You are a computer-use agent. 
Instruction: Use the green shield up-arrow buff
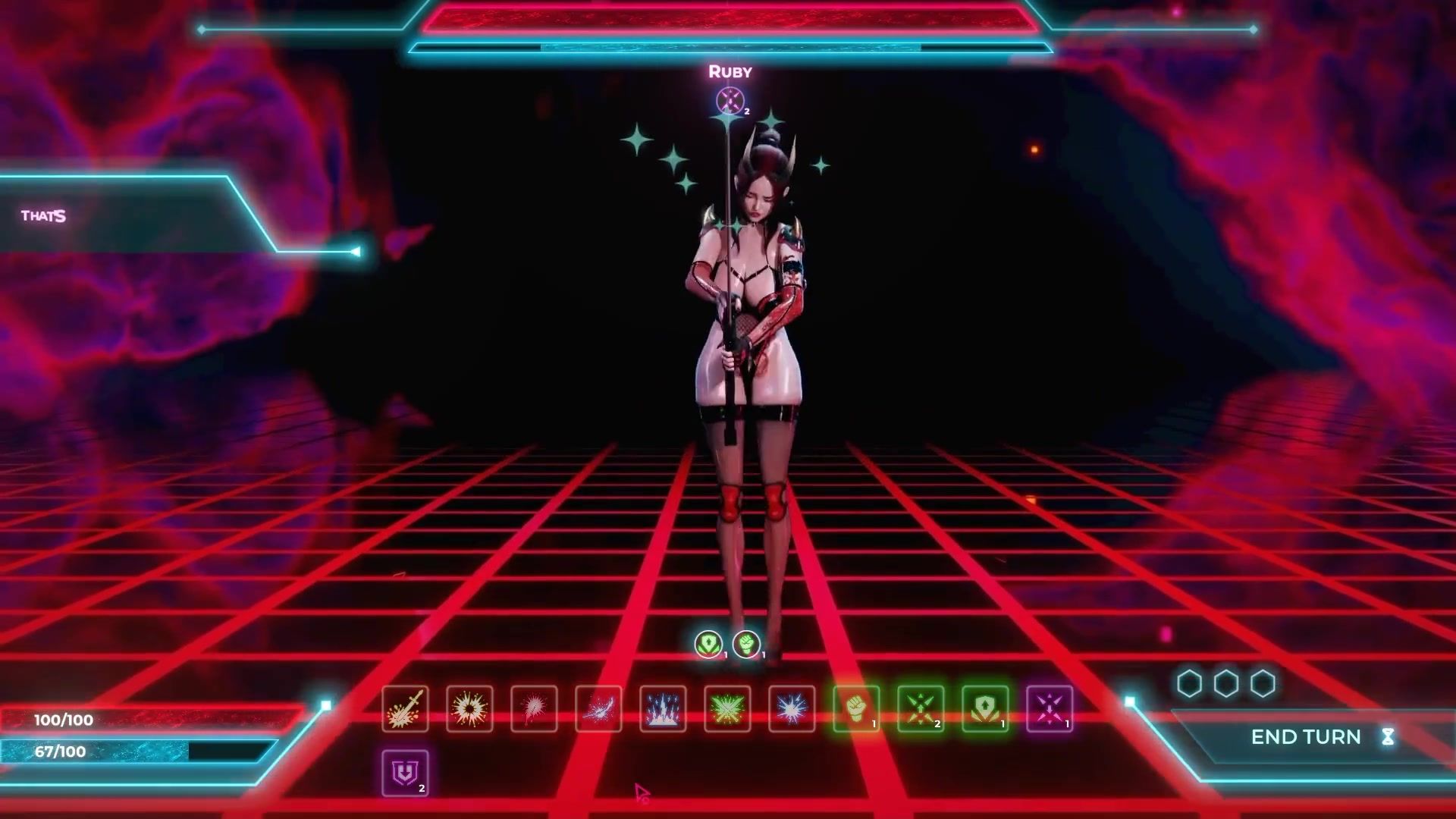click(985, 709)
